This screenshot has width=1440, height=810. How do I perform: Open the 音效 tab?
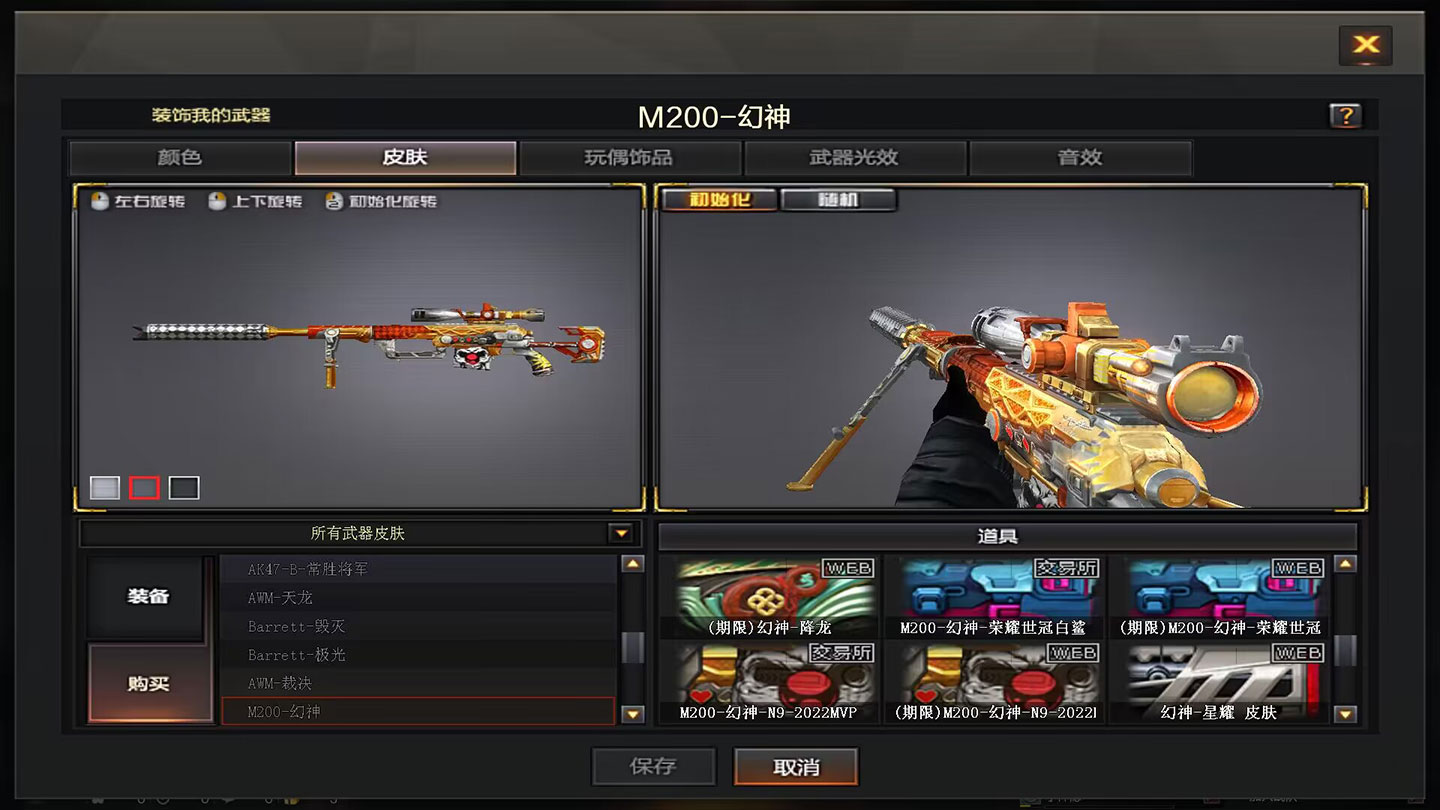(1080, 157)
